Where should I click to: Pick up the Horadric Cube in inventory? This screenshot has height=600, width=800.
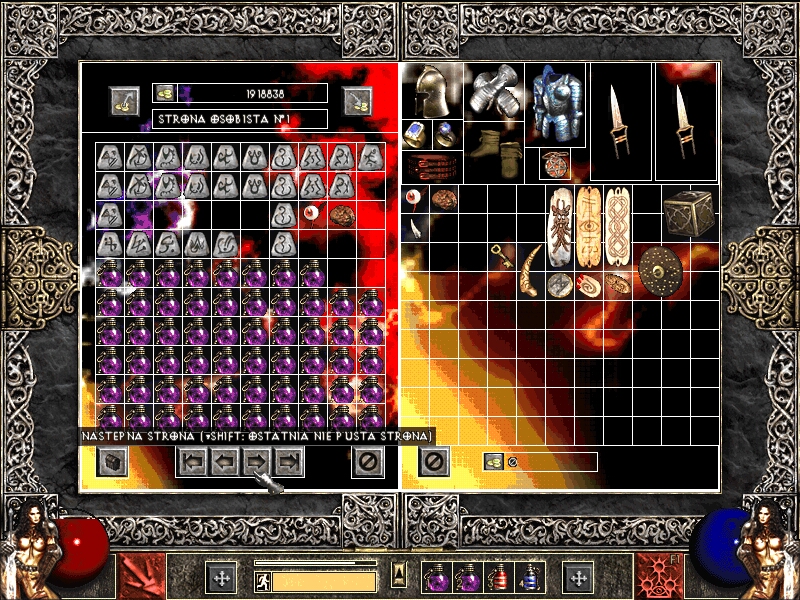(688, 213)
